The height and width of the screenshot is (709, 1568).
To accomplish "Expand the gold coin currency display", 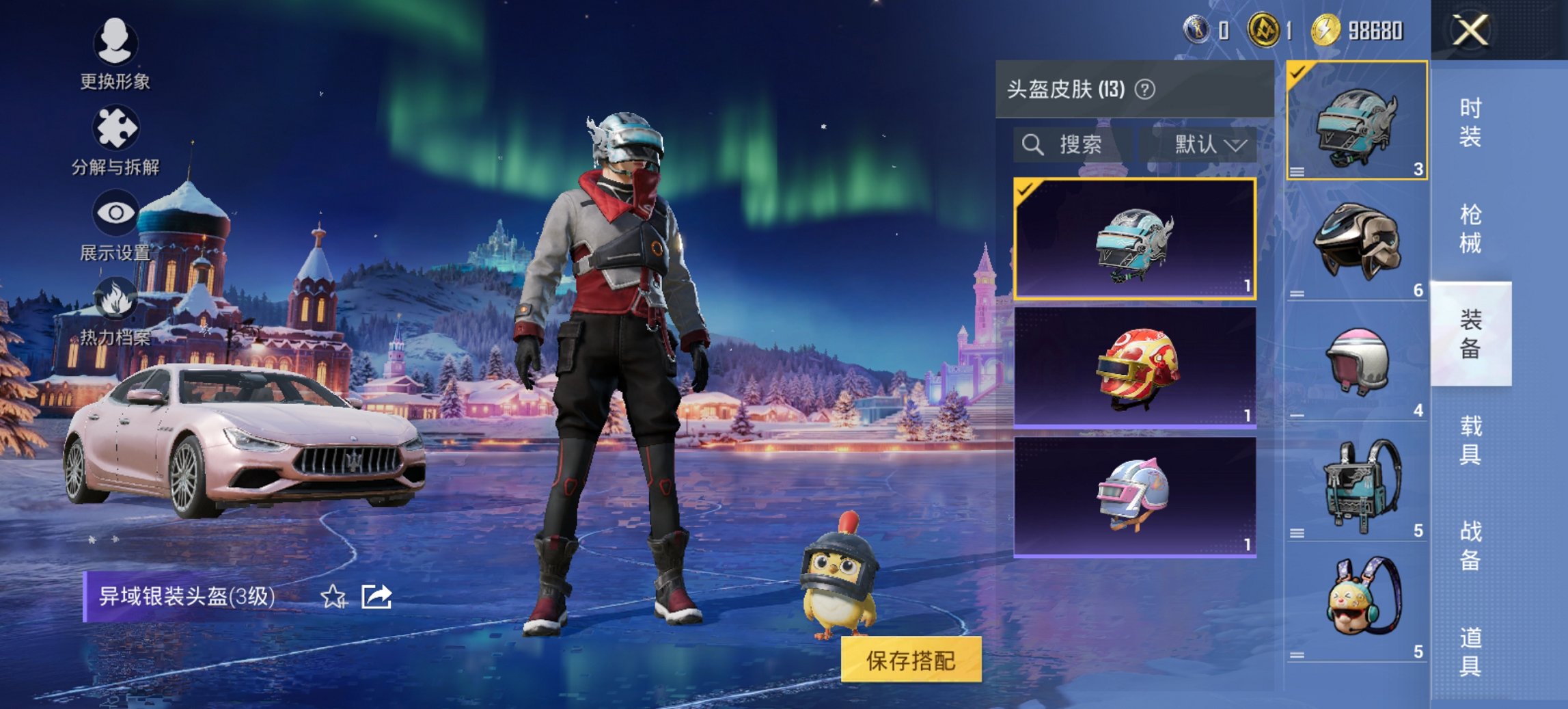I will [1334, 29].
